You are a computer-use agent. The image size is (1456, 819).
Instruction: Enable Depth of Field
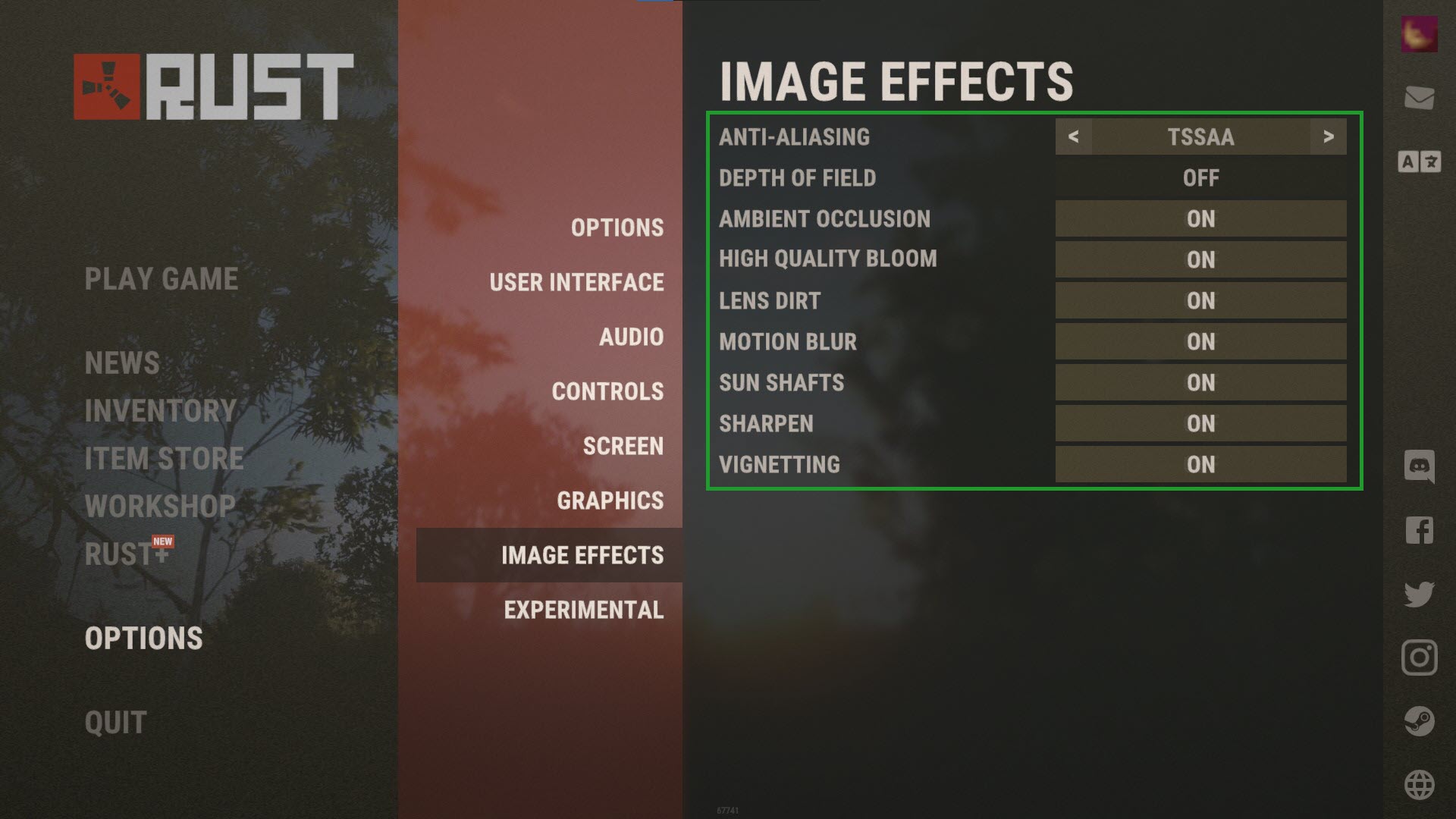pos(1200,177)
